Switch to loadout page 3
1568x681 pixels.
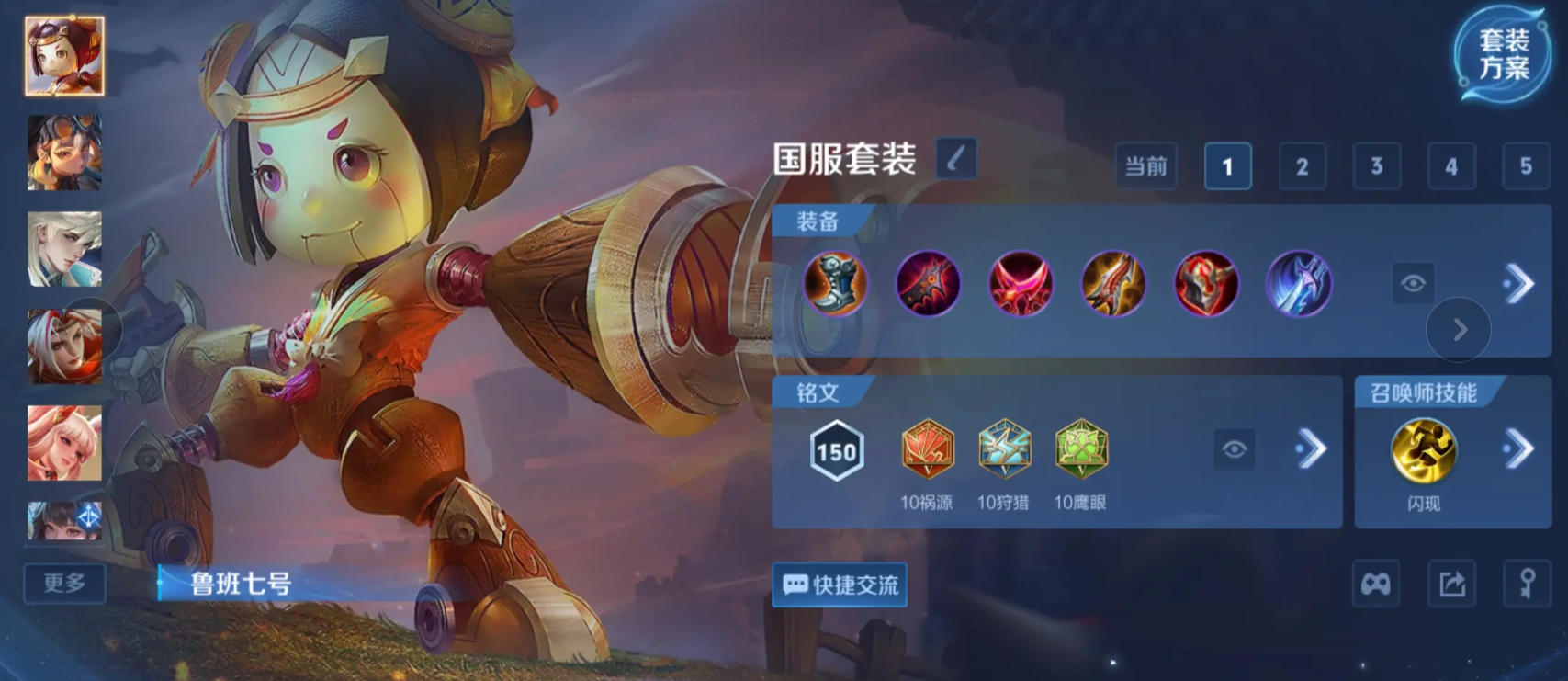point(1376,166)
